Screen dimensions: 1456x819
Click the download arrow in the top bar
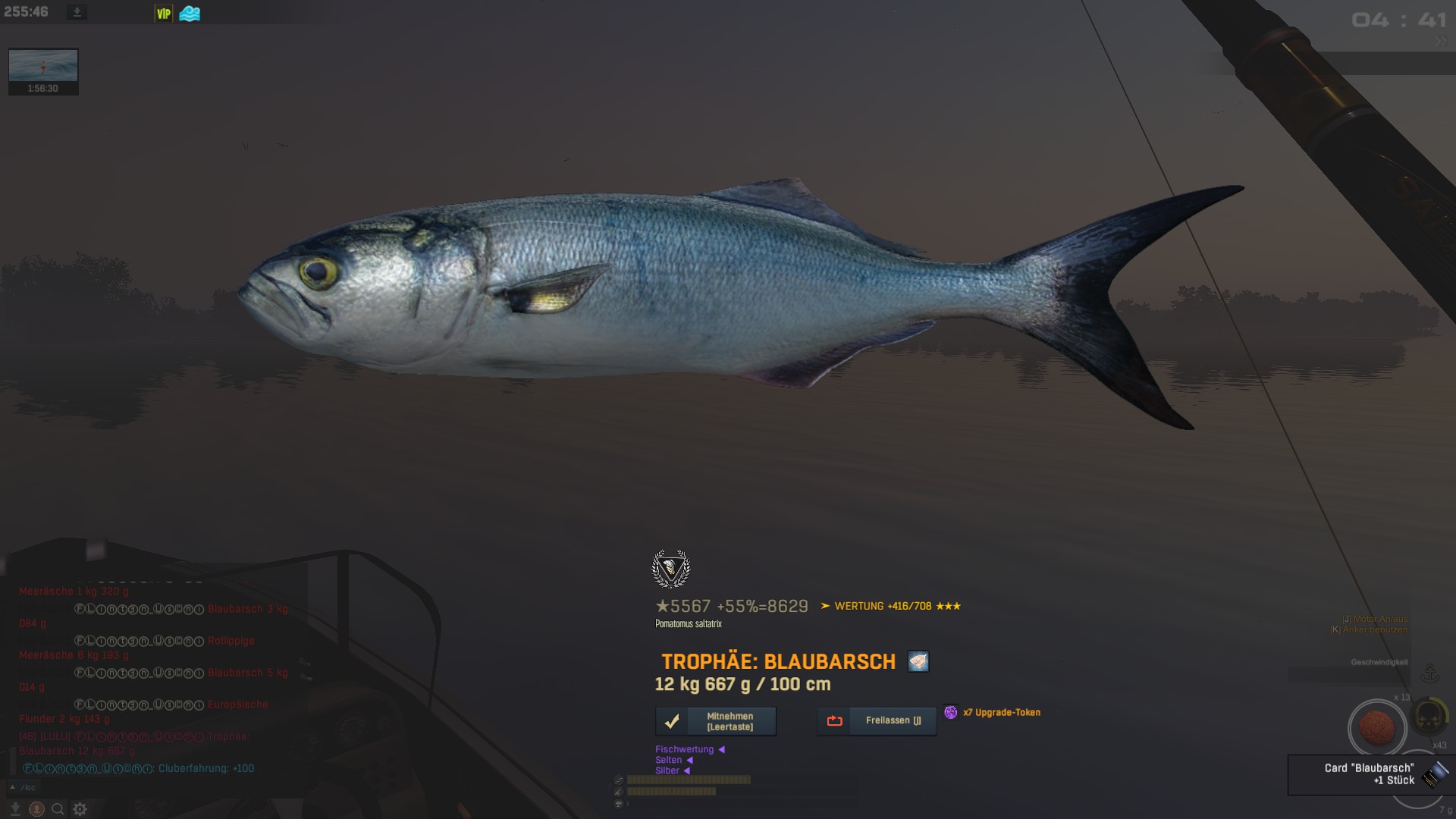pos(77,12)
